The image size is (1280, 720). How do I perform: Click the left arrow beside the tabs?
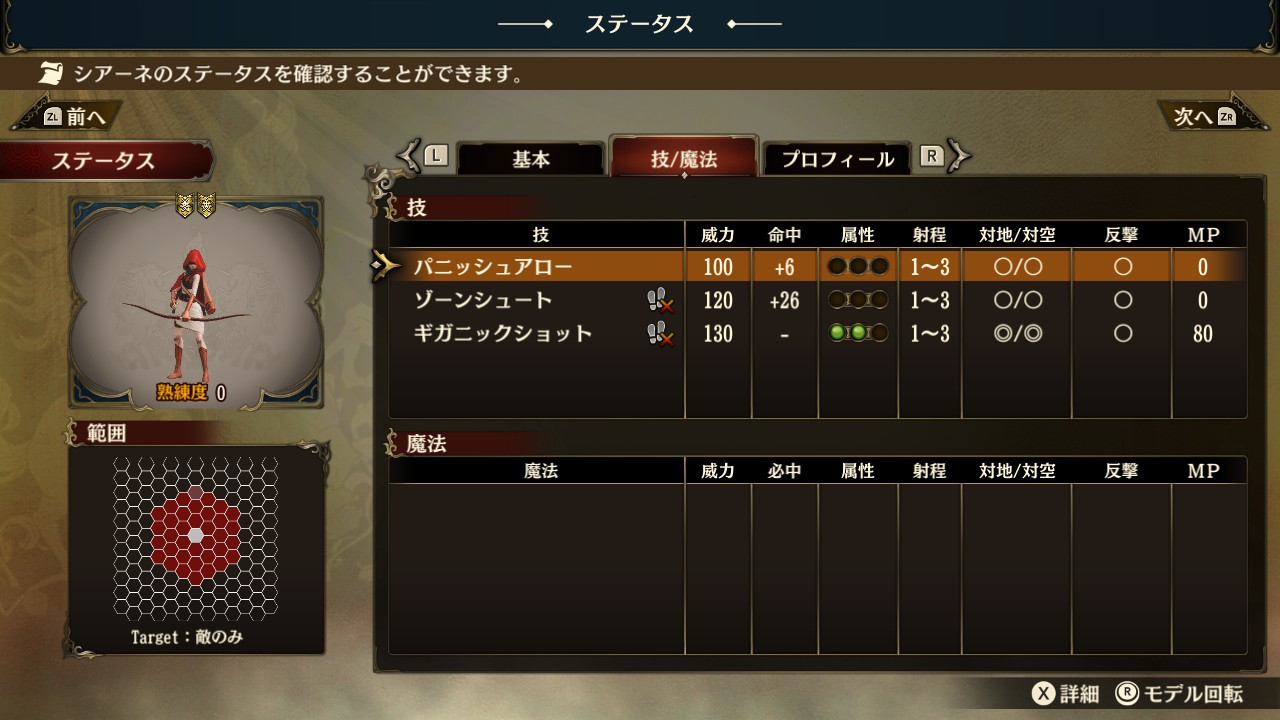[x=409, y=156]
